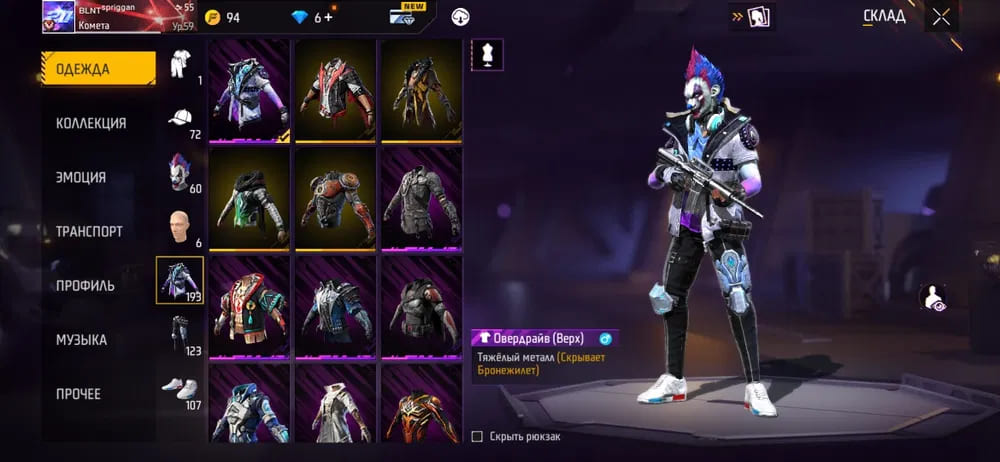The image size is (1000, 462).
Task: Select the red and green hooded jacket
Action: pos(249,306)
